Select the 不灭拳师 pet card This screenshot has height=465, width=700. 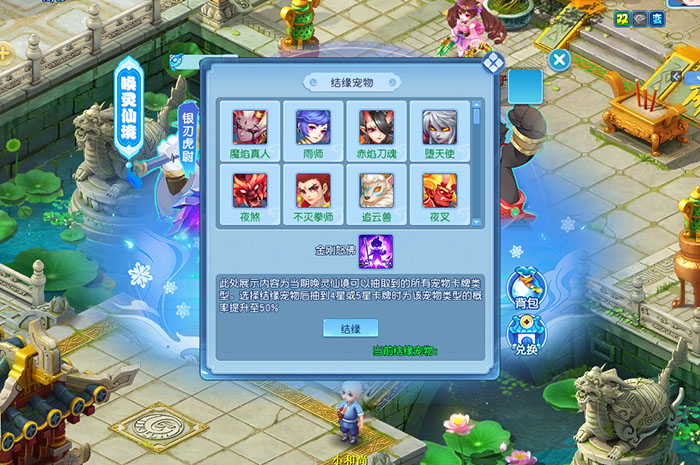coord(312,193)
